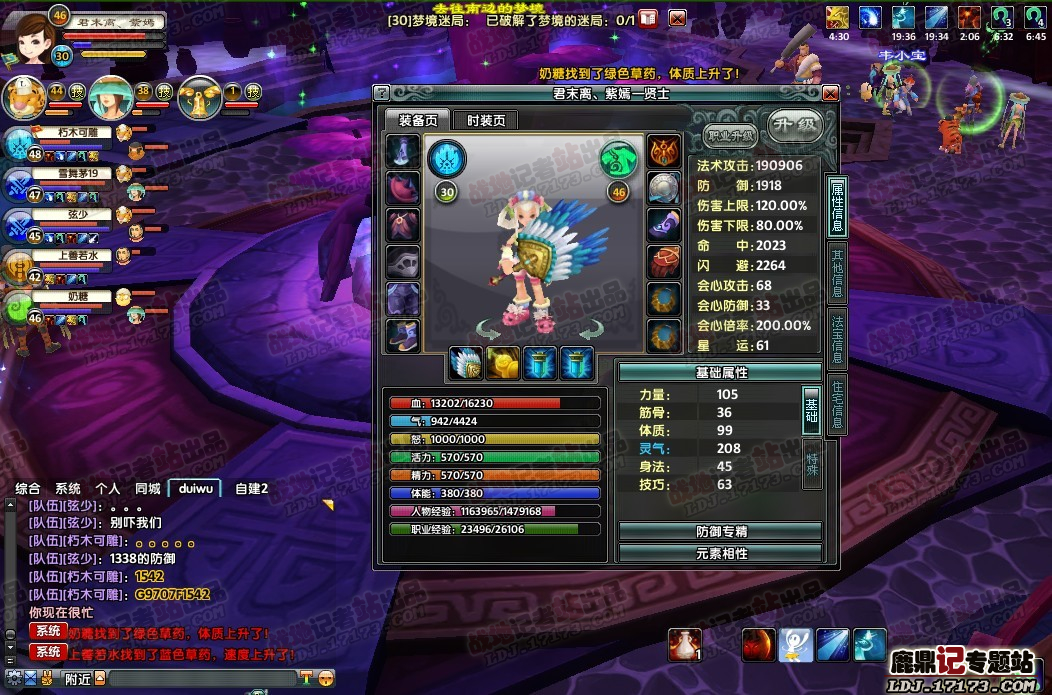
Task: Click the red drum equipment slot
Action: coord(664,262)
